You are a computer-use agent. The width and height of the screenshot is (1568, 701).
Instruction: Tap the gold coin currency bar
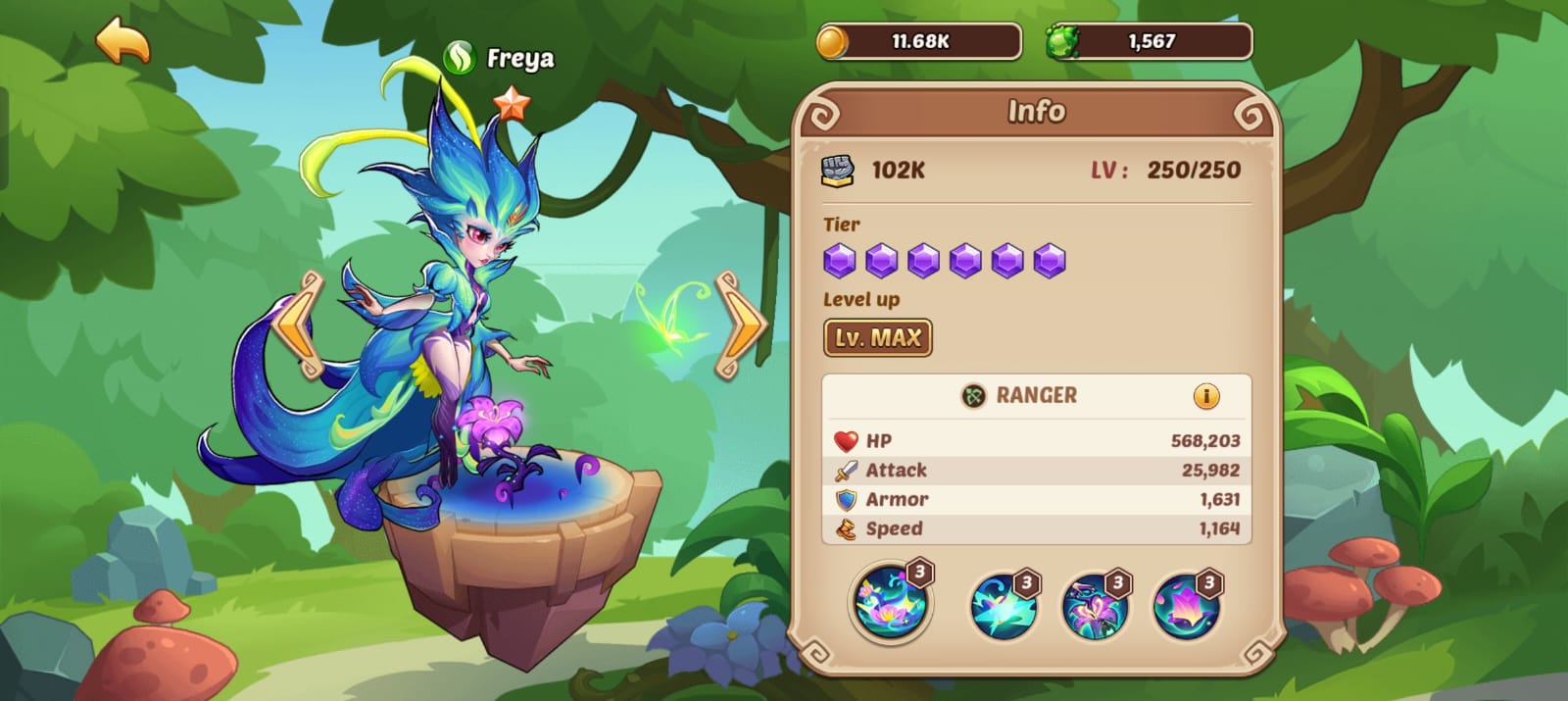tap(919, 42)
